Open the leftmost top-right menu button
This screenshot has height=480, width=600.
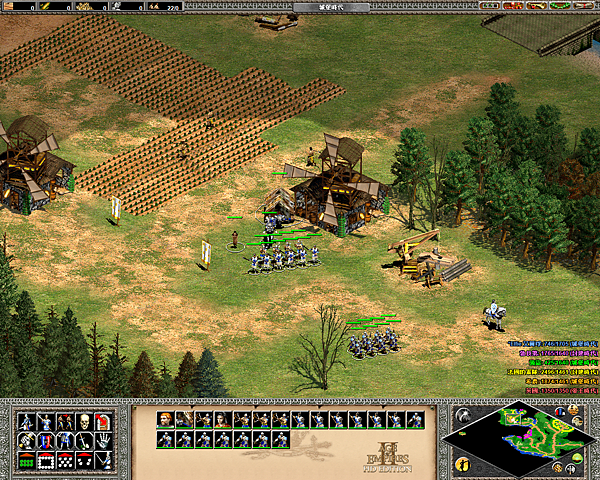coord(491,6)
